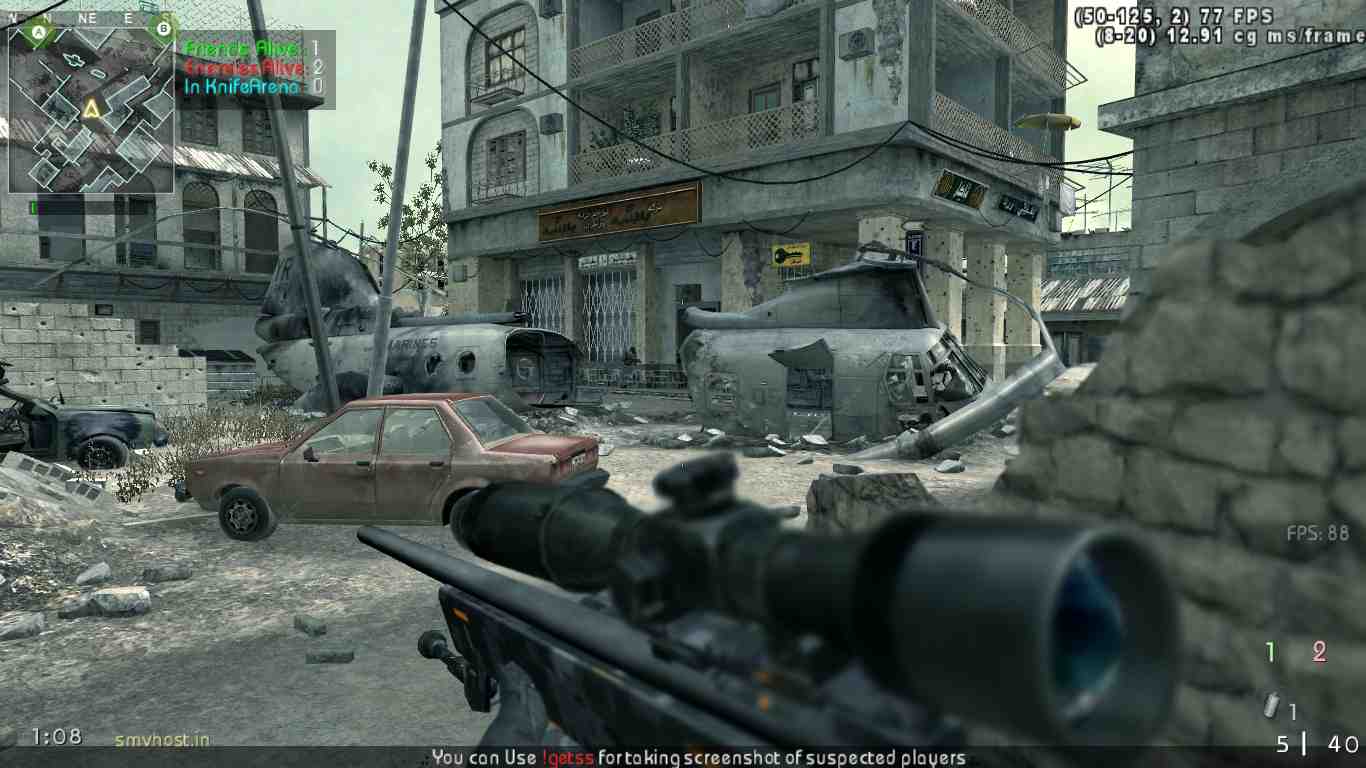The image size is (1366, 768).
Task: Click the yellow player arrow on minimap
Action: pos(92,108)
